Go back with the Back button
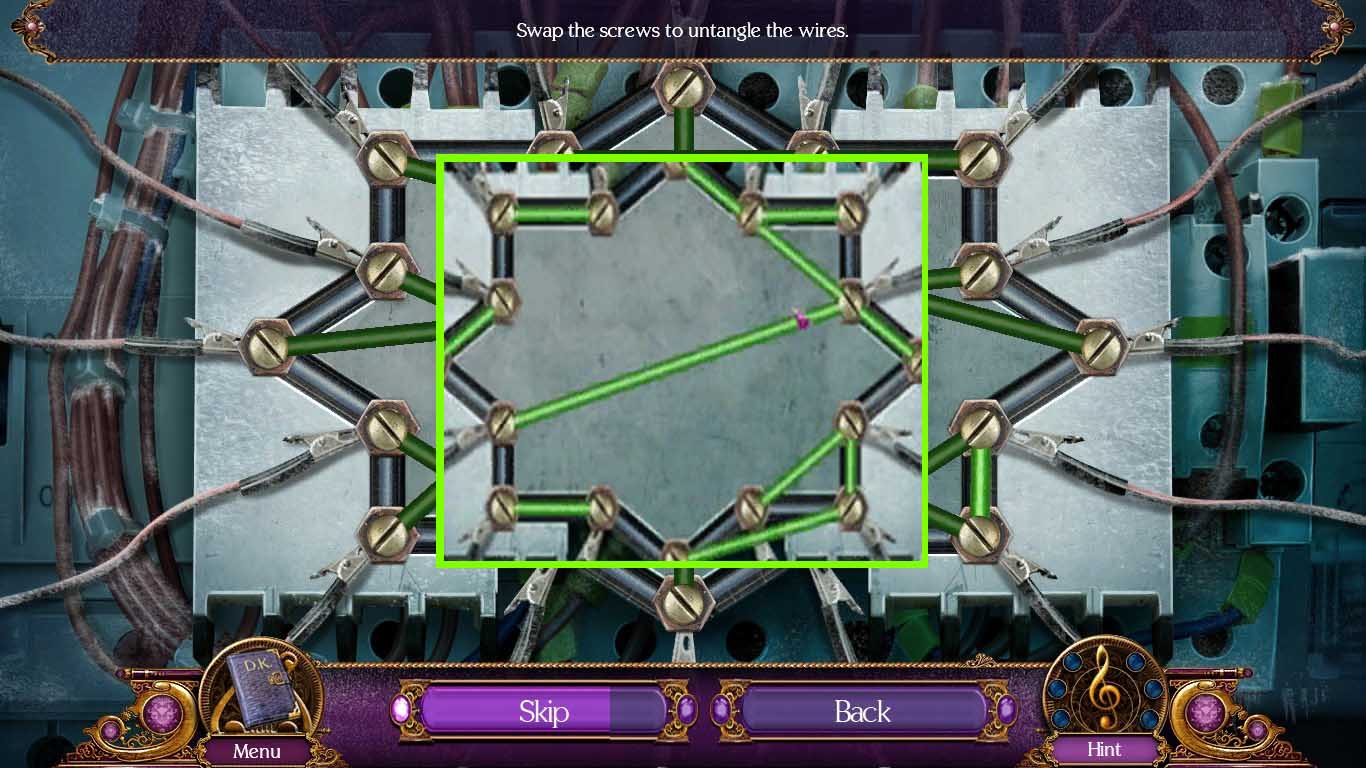The image size is (1366, 768). coord(862,711)
